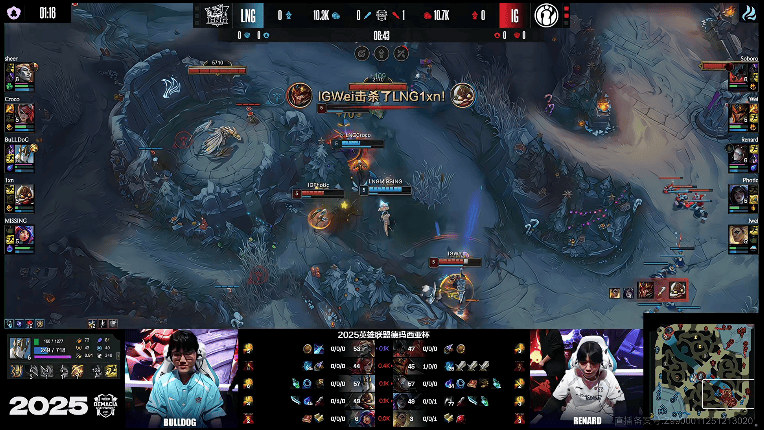Select the Cryon player portrait
This screenshot has width=764, height=430.
coord(24,114)
